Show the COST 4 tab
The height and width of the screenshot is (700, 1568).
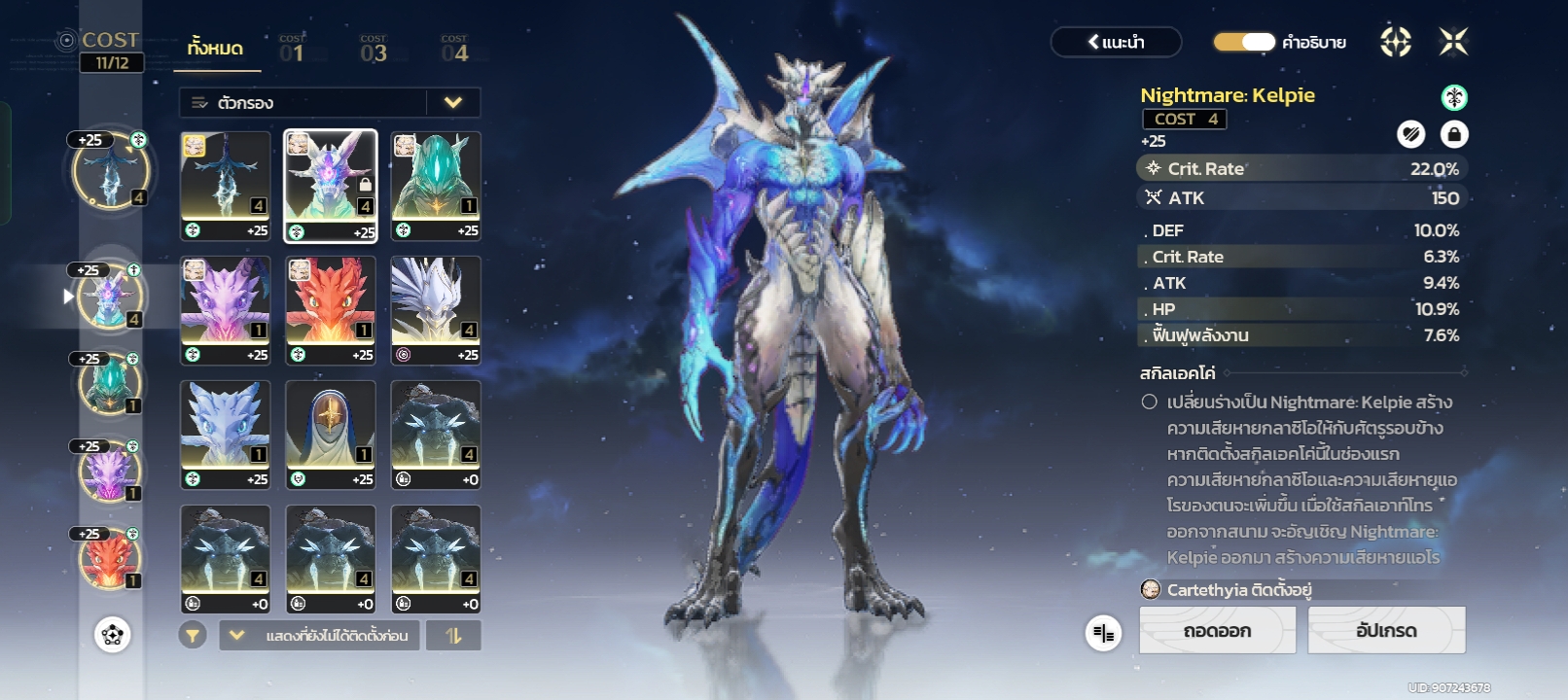click(x=454, y=51)
